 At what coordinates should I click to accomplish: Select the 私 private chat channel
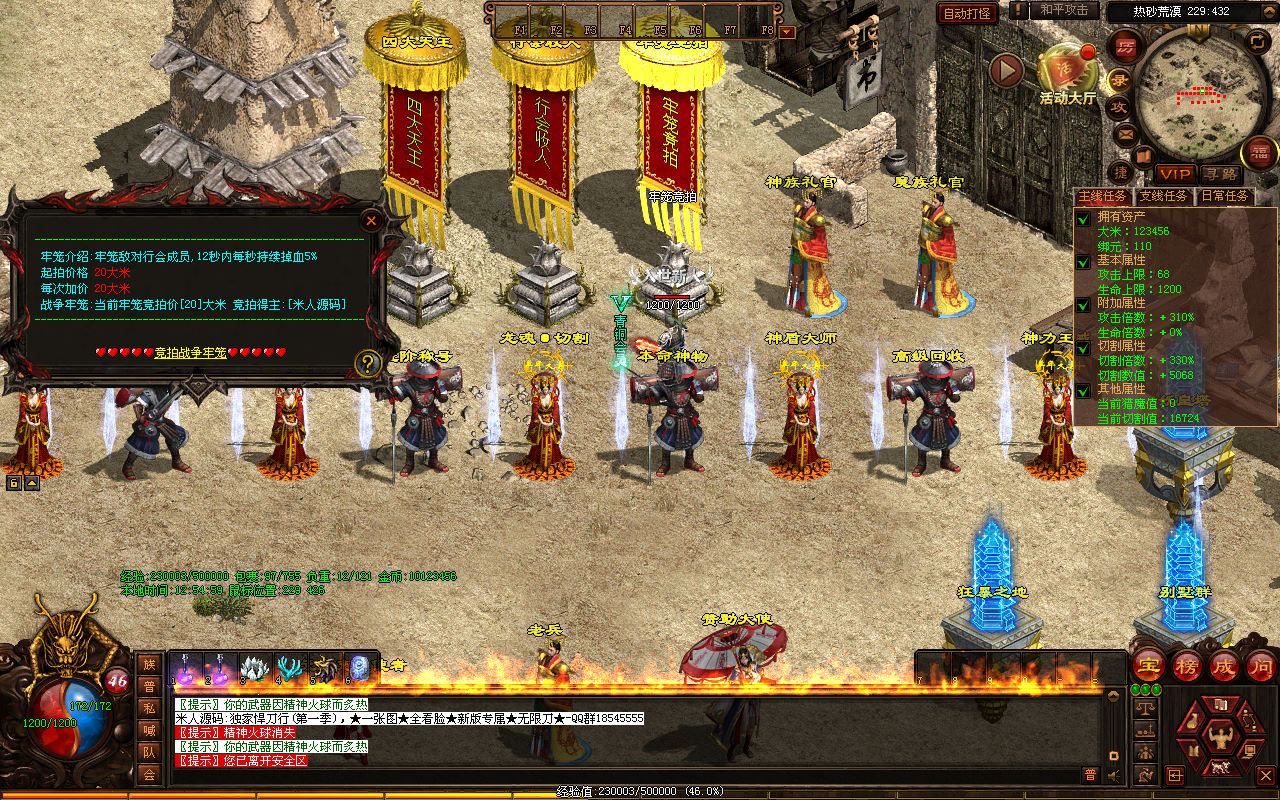(x=149, y=708)
